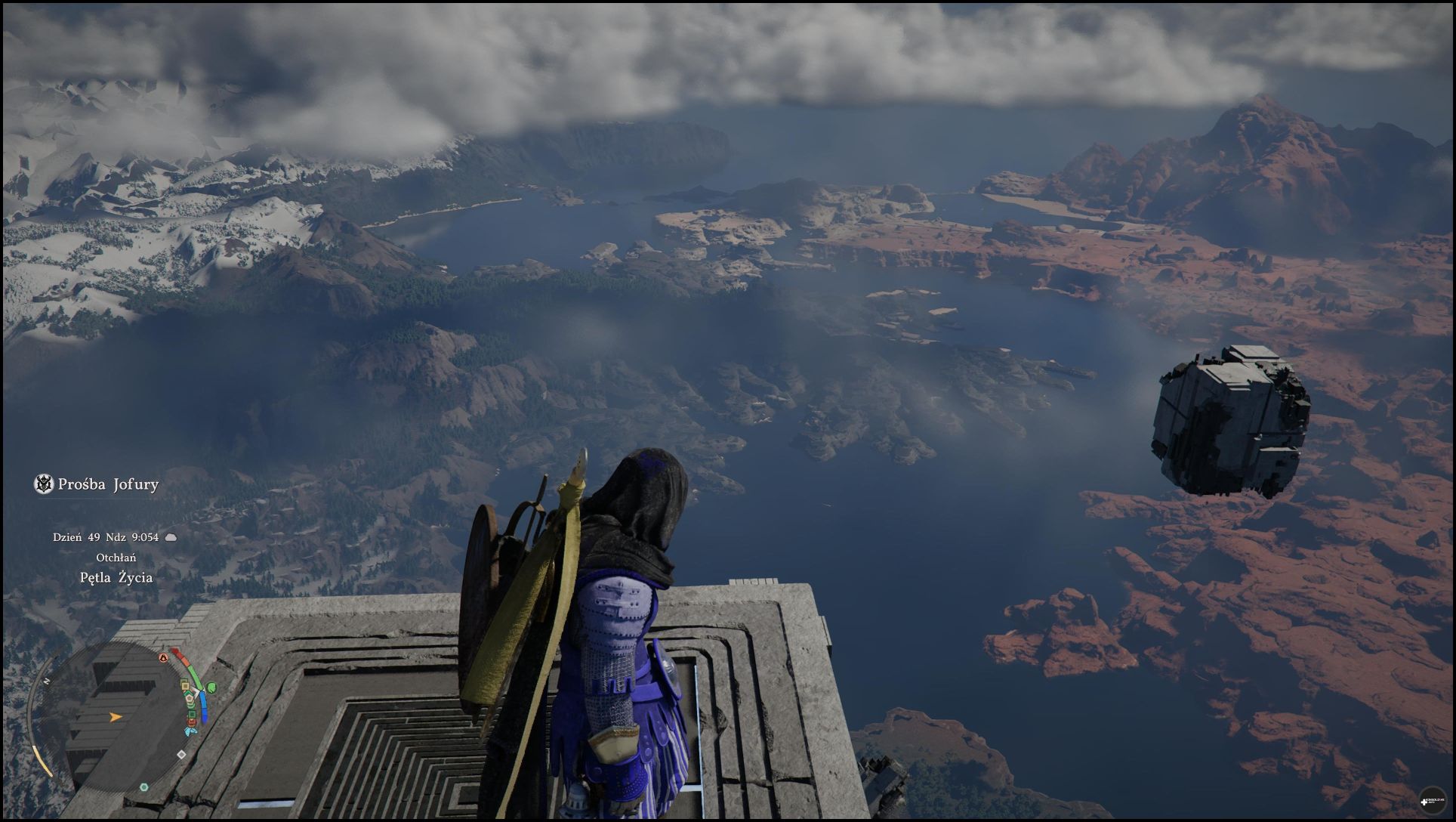
Task: Click the circular minimap
Action: point(113,716)
